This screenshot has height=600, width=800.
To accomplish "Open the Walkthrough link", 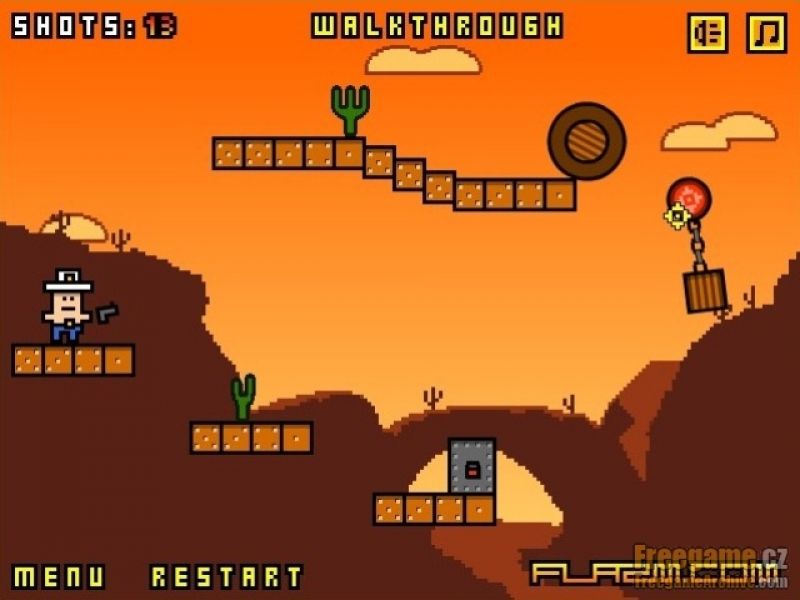I will click(x=437, y=26).
